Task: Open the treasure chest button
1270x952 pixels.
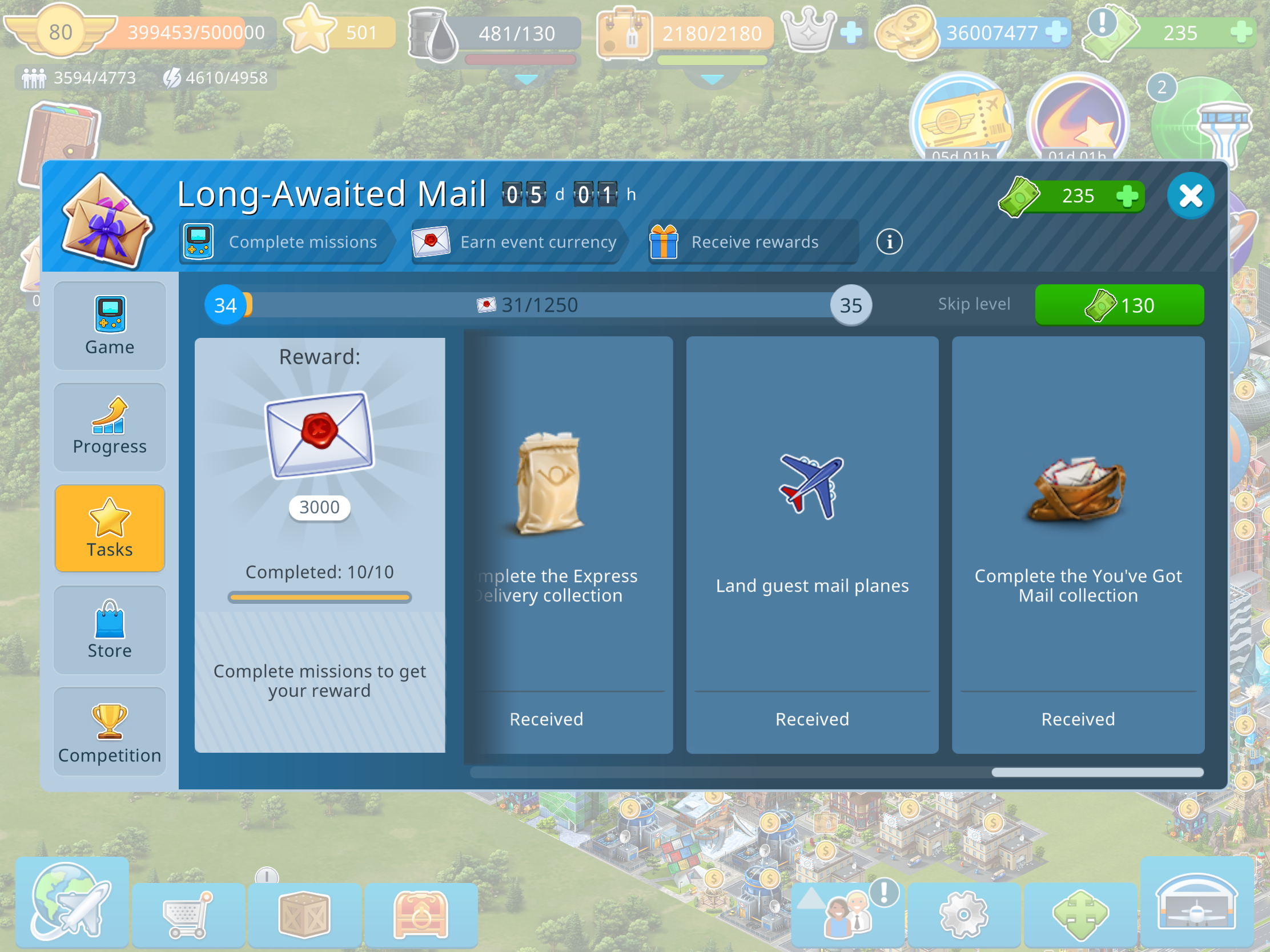Action: click(x=420, y=914)
